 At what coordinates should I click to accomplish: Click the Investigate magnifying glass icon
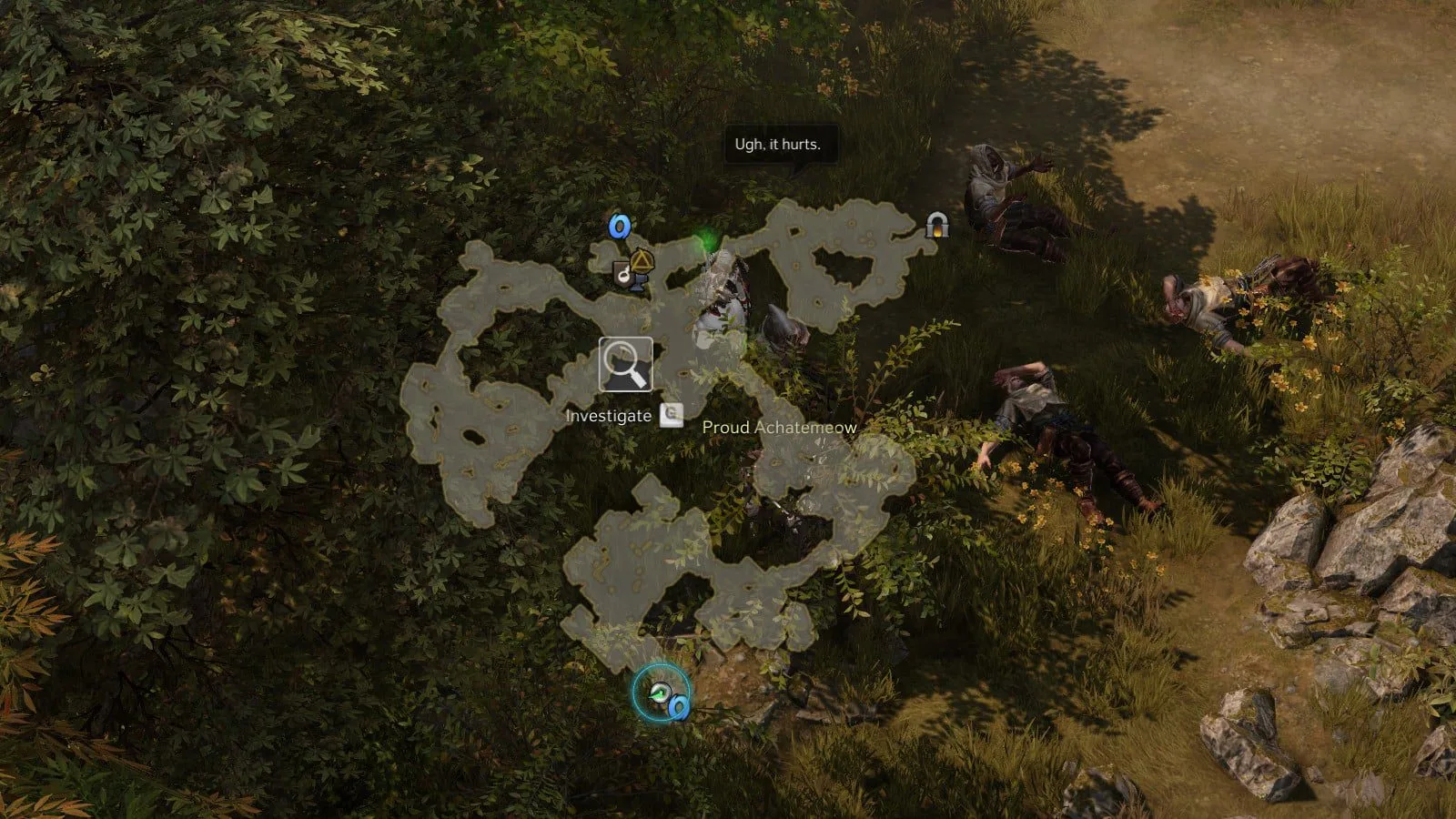(625, 364)
